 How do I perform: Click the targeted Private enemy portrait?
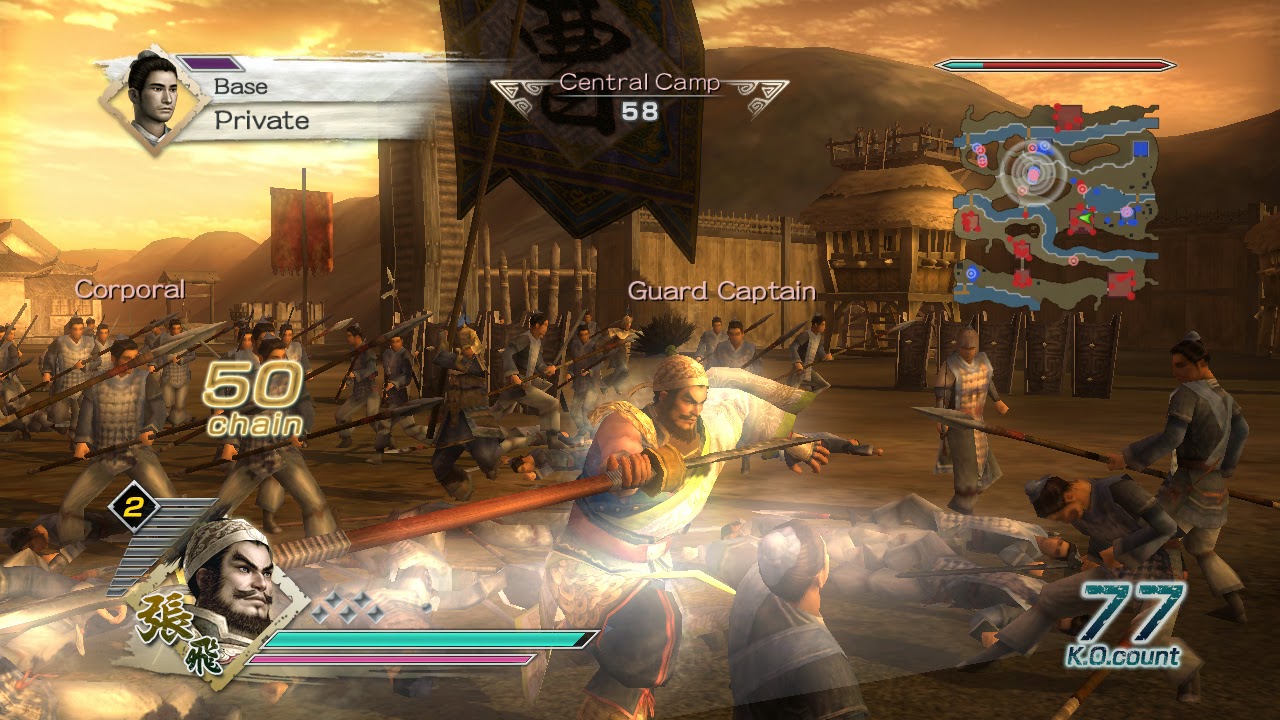pos(154,97)
